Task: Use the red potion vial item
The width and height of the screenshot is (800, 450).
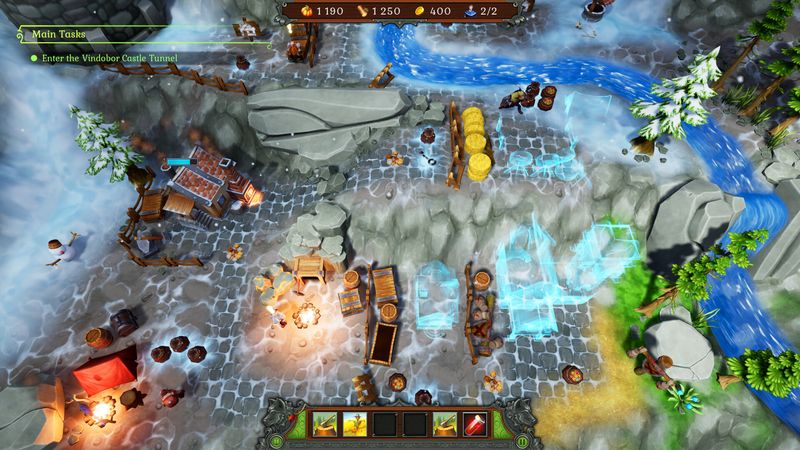Action: [x=475, y=425]
